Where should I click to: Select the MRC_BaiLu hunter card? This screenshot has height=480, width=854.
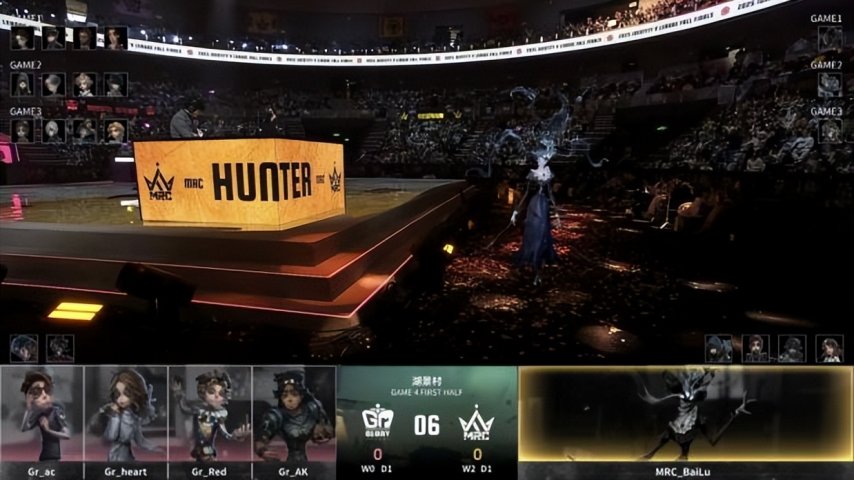click(685, 420)
